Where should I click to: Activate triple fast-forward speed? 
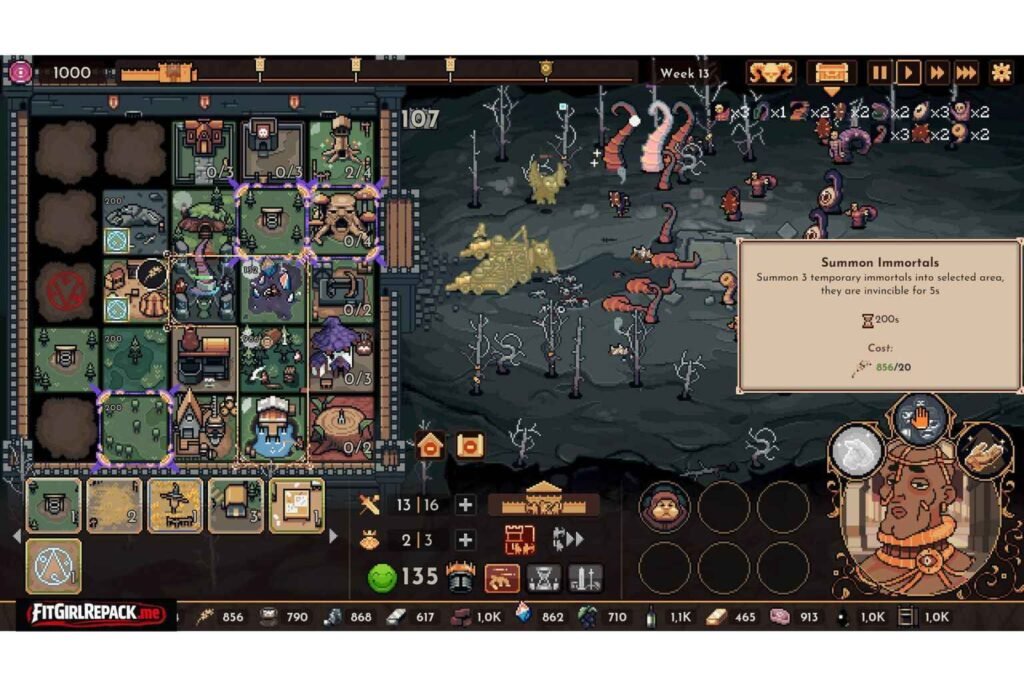pos(966,72)
